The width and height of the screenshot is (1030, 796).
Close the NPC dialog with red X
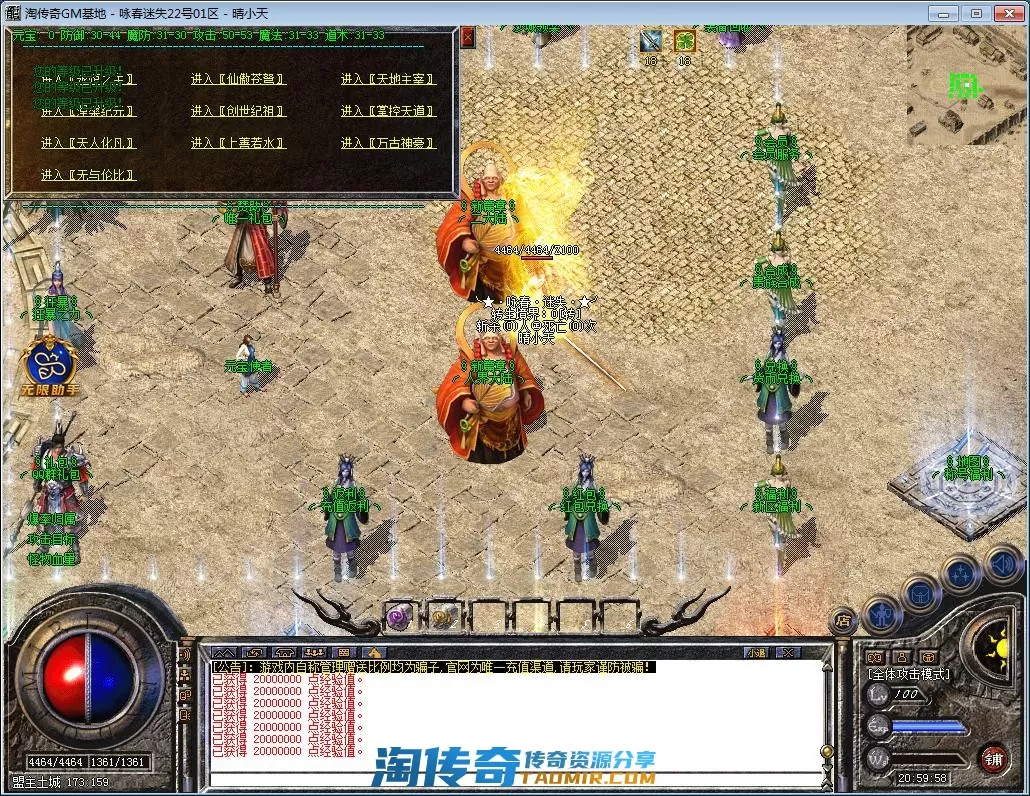(x=468, y=36)
